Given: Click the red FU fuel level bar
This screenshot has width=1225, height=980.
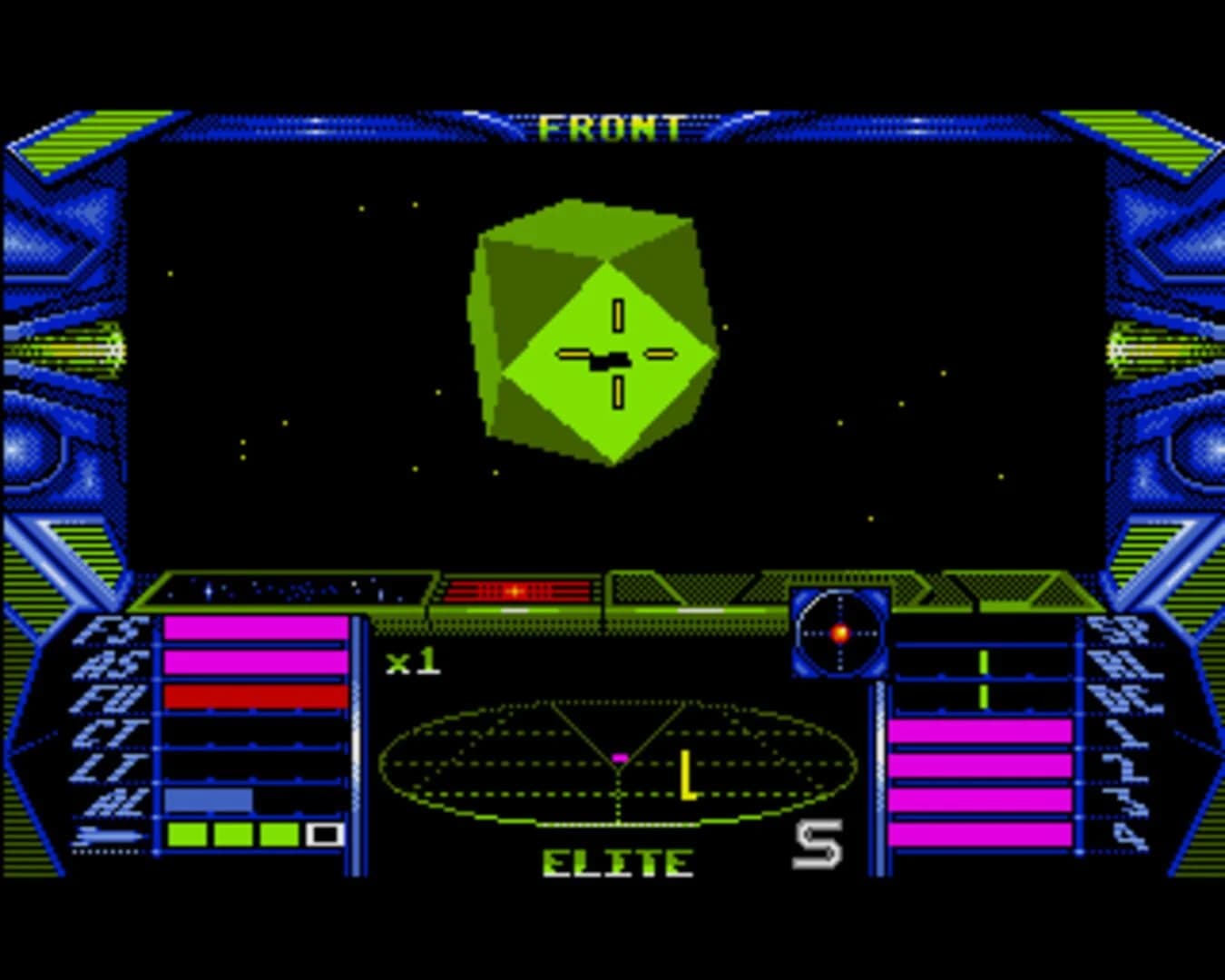Looking at the screenshot, I should [x=254, y=694].
